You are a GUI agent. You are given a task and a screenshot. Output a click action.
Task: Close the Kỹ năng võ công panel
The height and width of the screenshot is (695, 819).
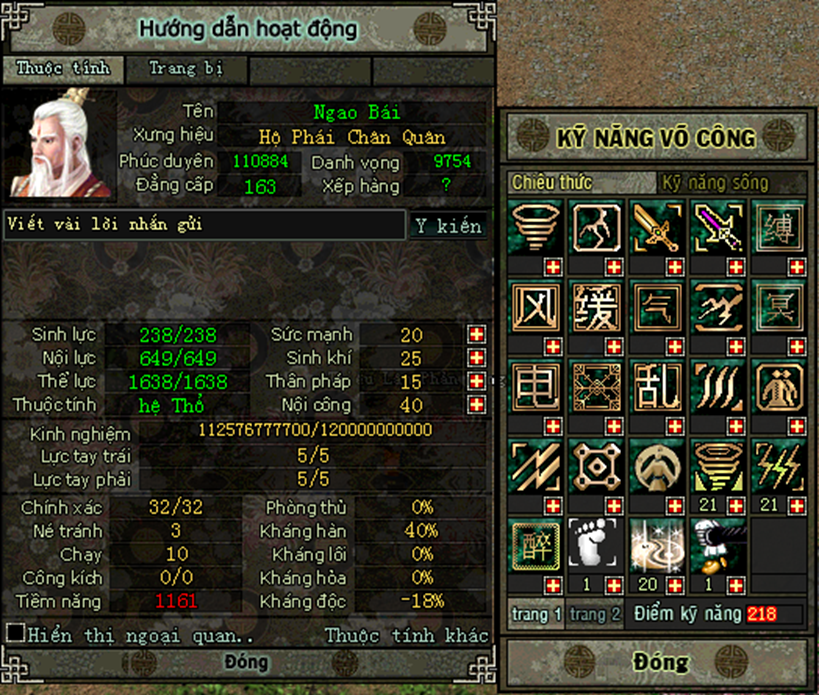click(659, 662)
